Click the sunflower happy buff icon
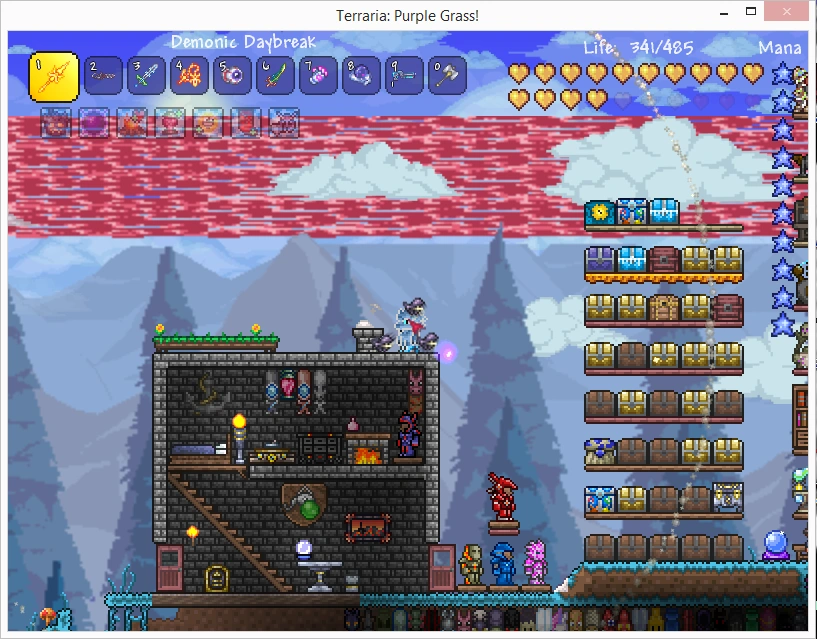The image size is (817, 639). 207,122
